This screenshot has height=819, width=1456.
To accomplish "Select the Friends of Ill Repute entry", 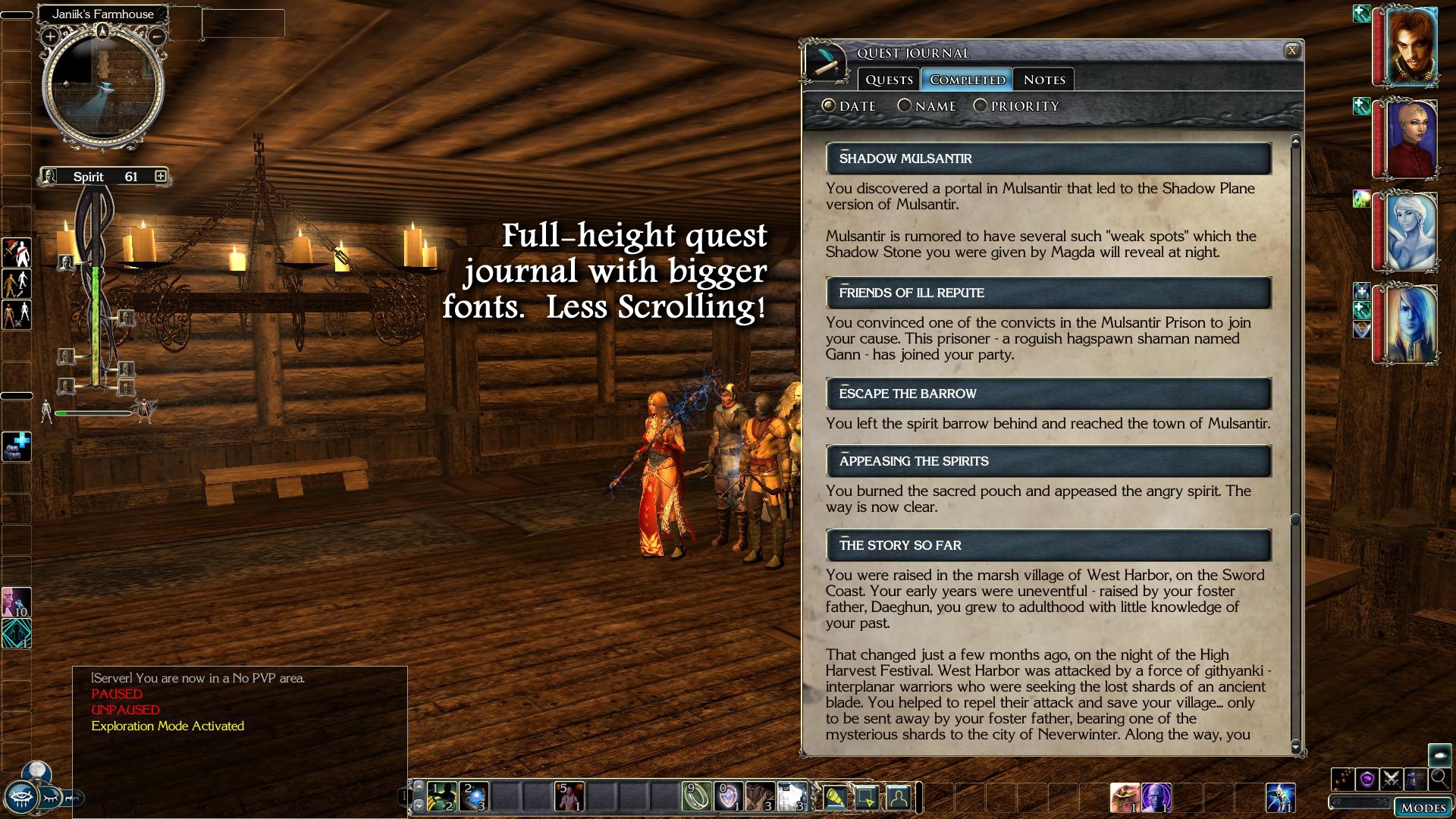I will click(1048, 293).
